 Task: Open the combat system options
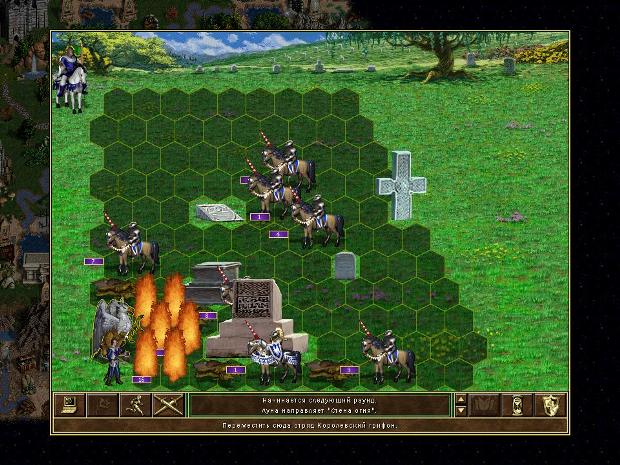coord(68,405)
